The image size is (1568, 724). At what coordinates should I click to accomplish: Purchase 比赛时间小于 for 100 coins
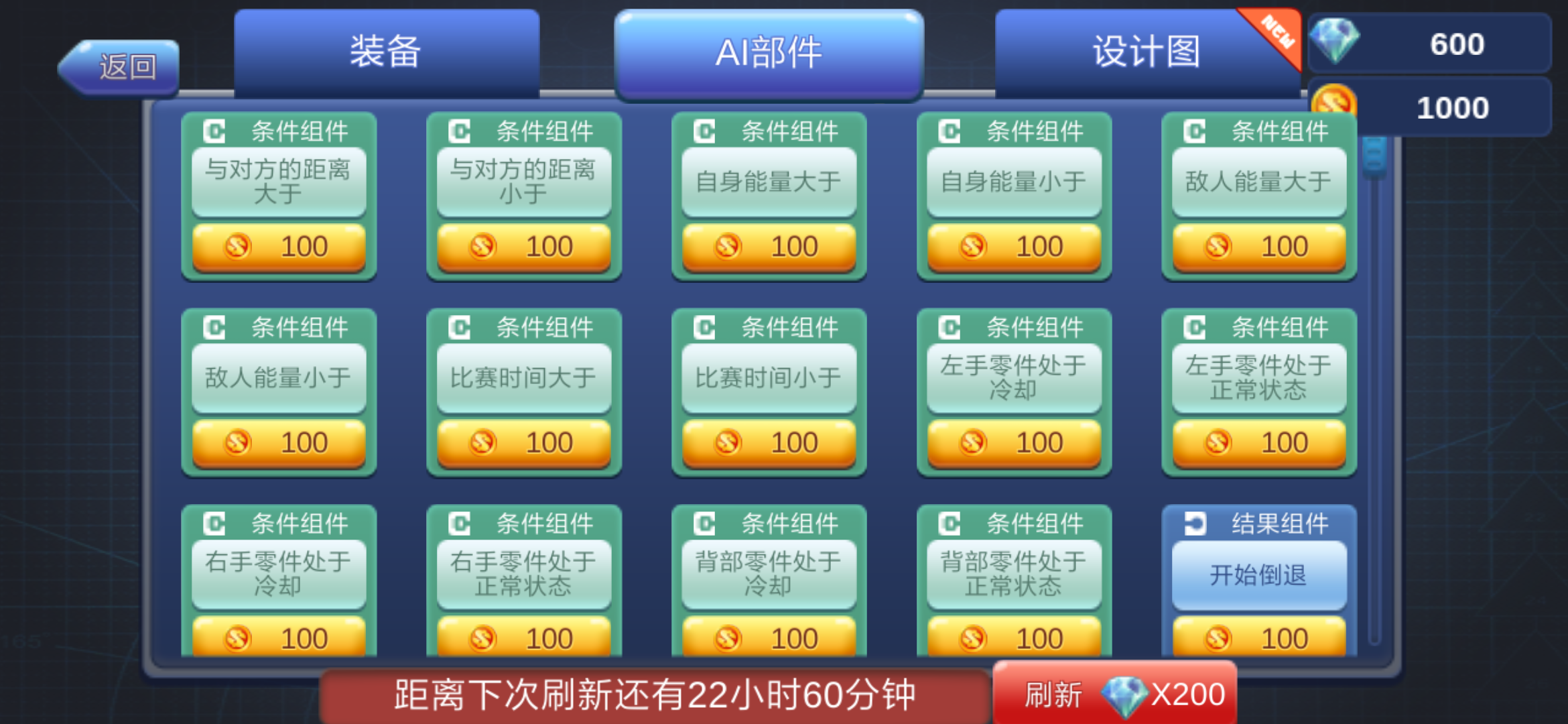pos(769,442)
